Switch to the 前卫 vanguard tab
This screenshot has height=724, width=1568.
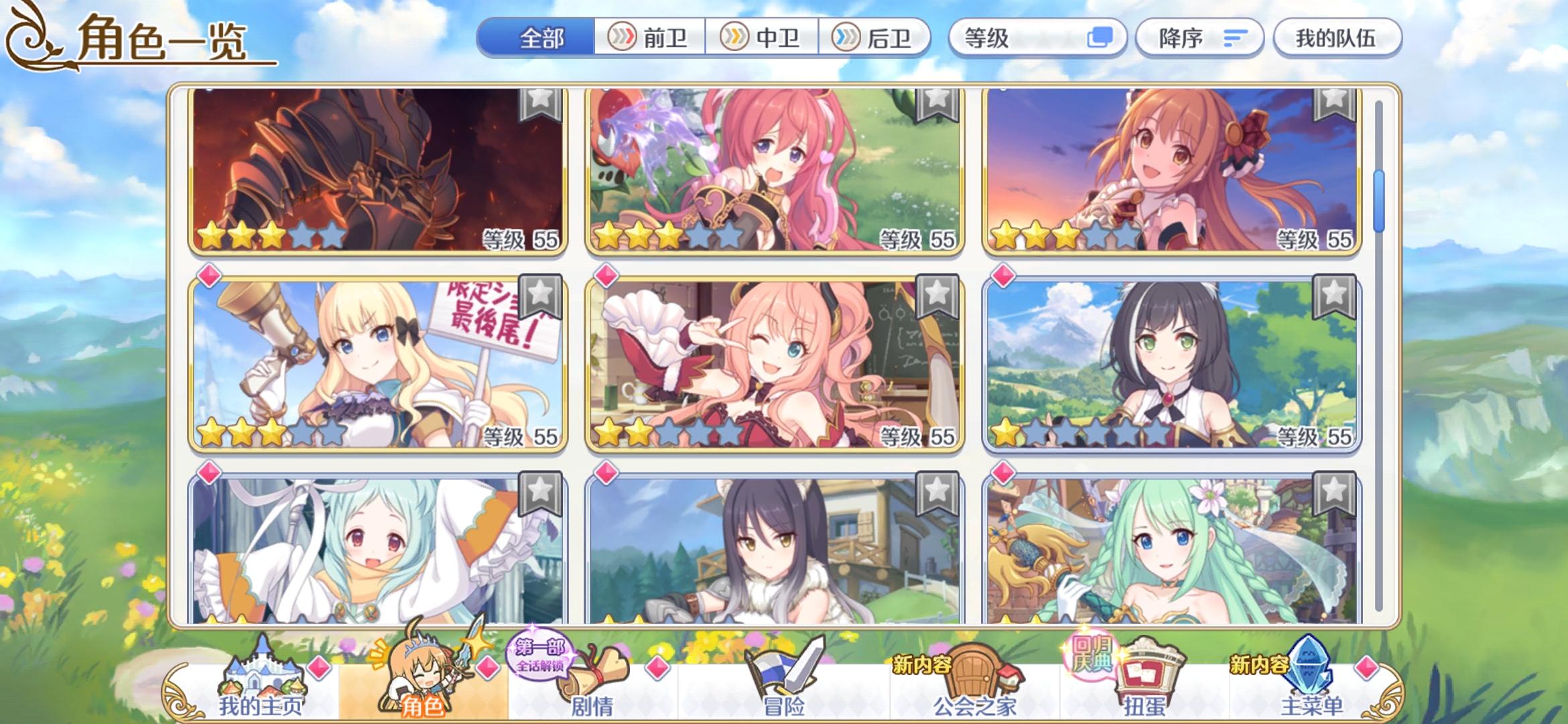(x=650, y=38)
